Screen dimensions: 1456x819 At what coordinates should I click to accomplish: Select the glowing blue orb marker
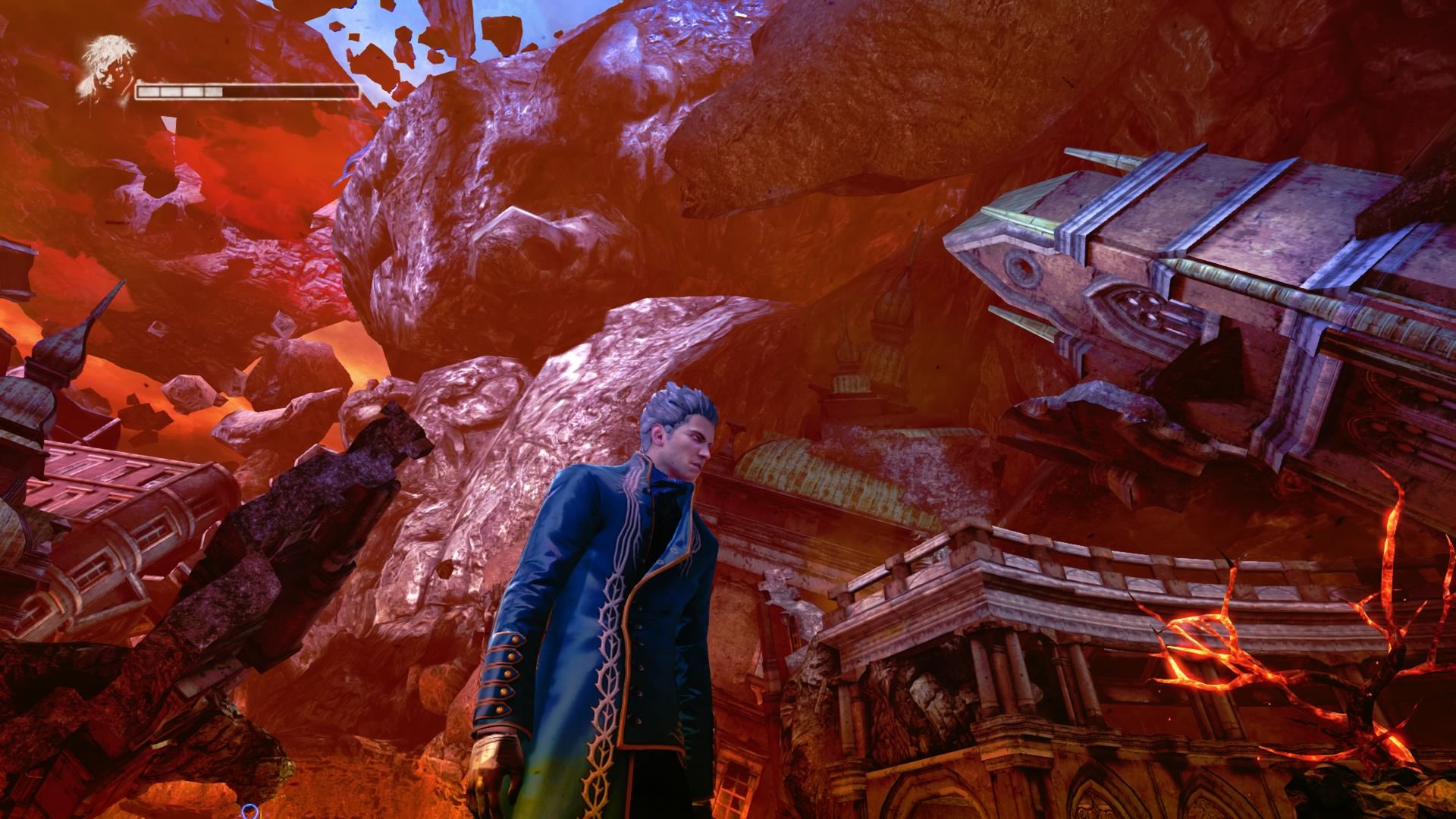[250, 811]
